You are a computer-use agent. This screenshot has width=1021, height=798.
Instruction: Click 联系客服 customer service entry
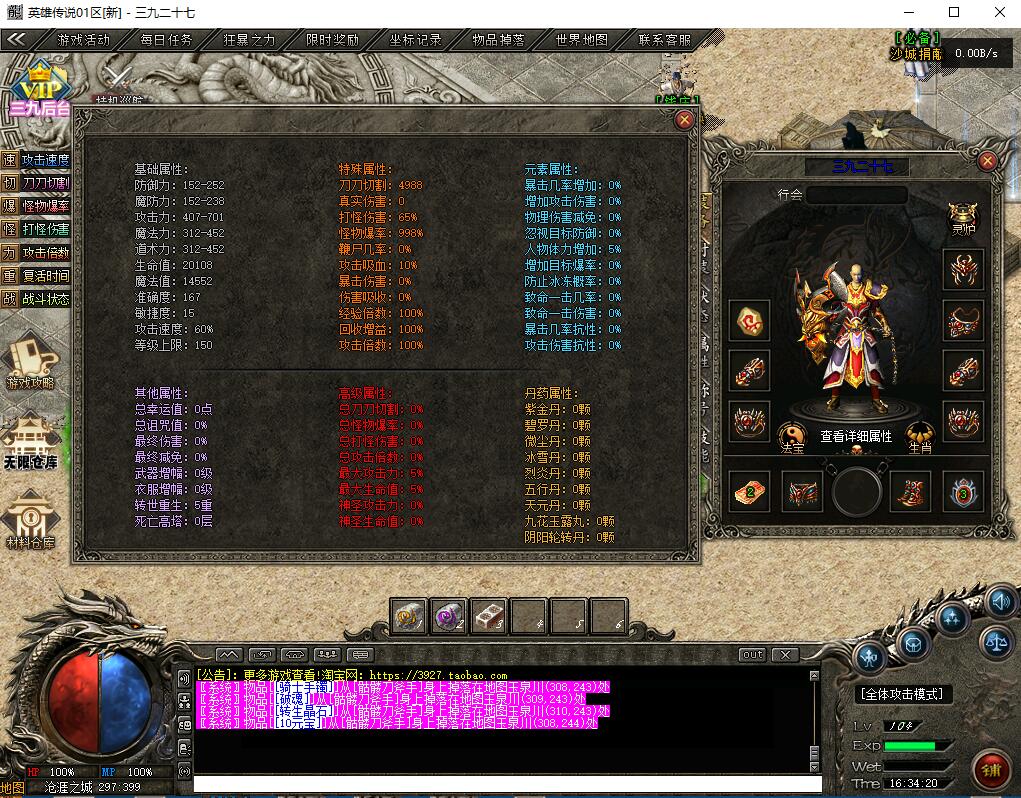(x=665, y=40)
